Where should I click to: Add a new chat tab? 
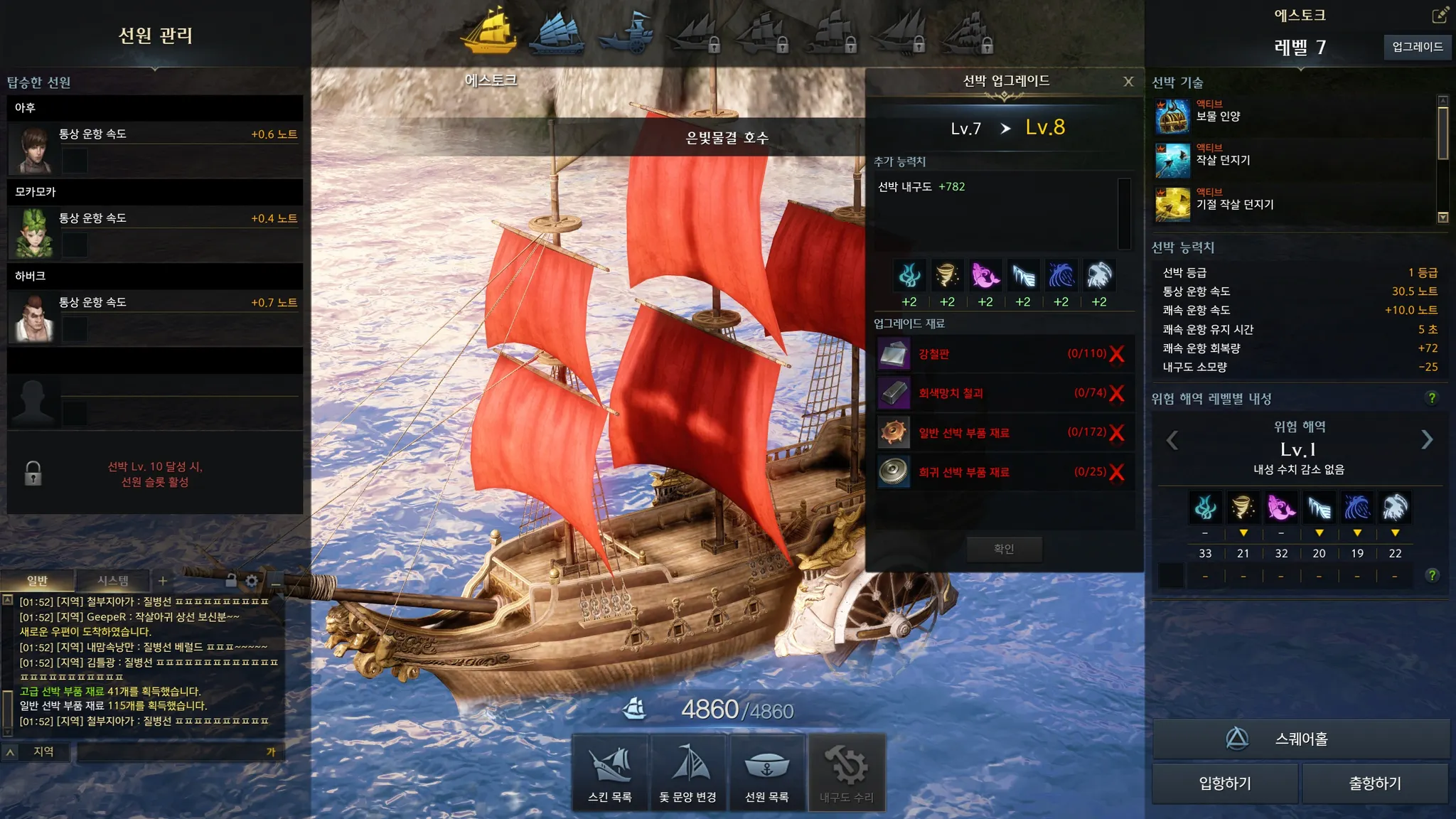163,581
